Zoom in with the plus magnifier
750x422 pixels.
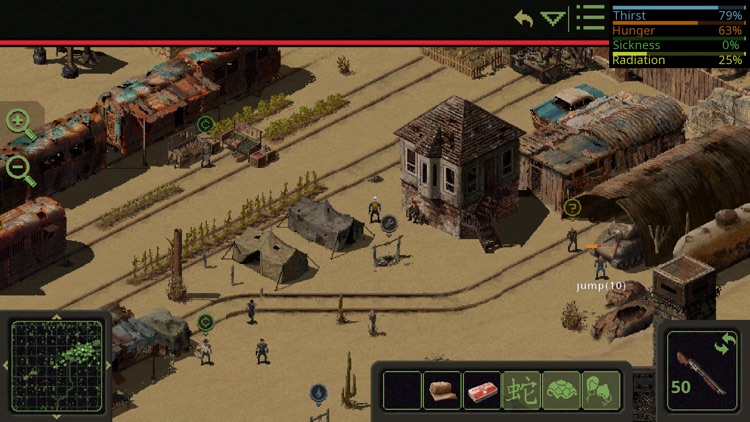click(19, 123)
